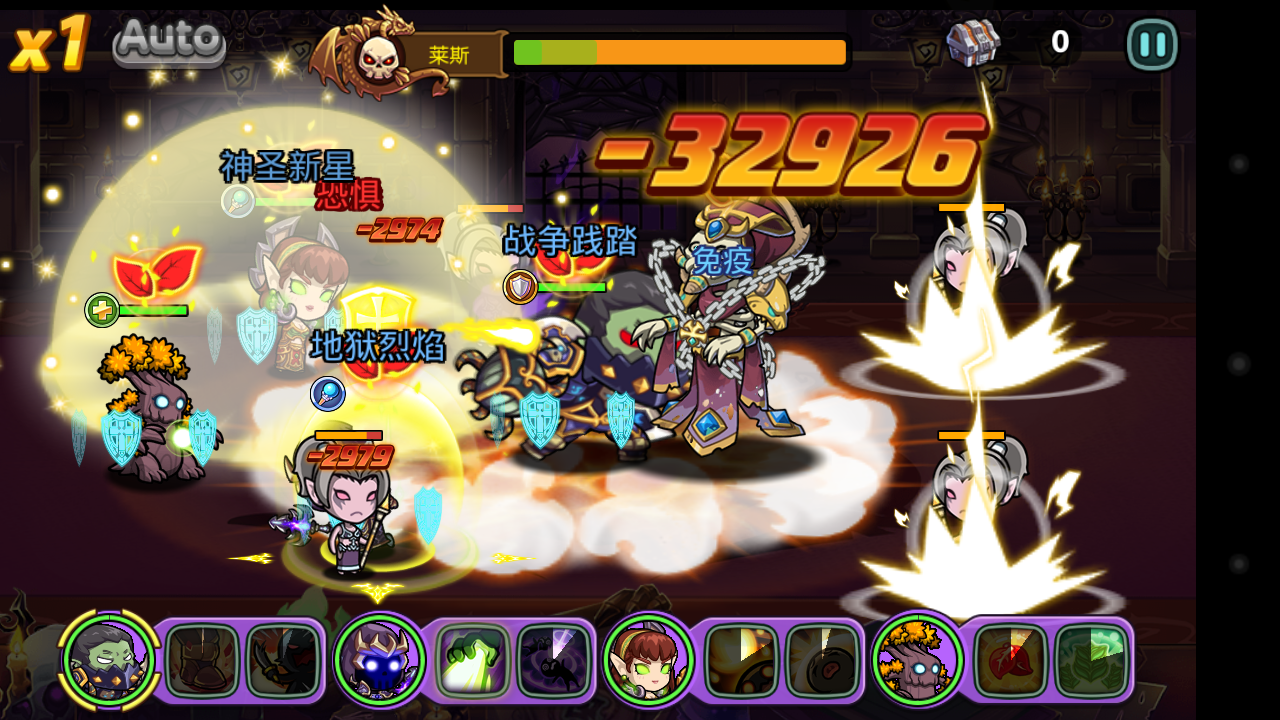Activate the red leaf skill
Image resolution: width=1280 pixels, height=720 pixels.
point(1011,661)
